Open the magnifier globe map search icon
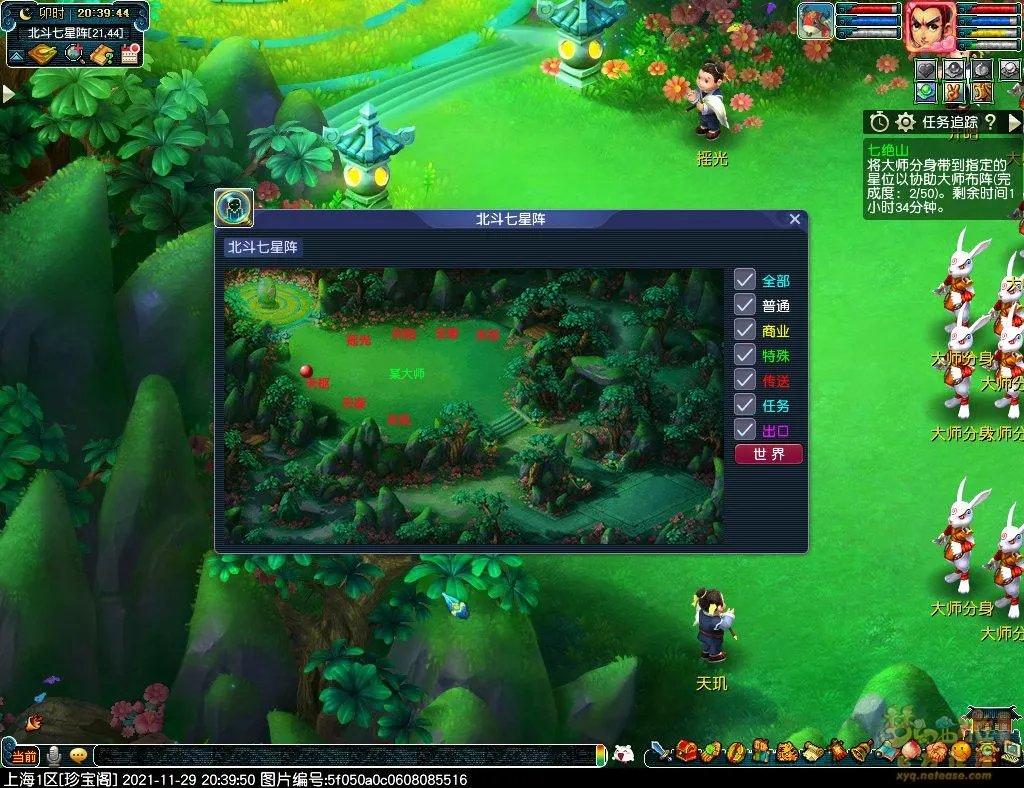The height and width of the screenshot is (788, 1024). [74, 54]
